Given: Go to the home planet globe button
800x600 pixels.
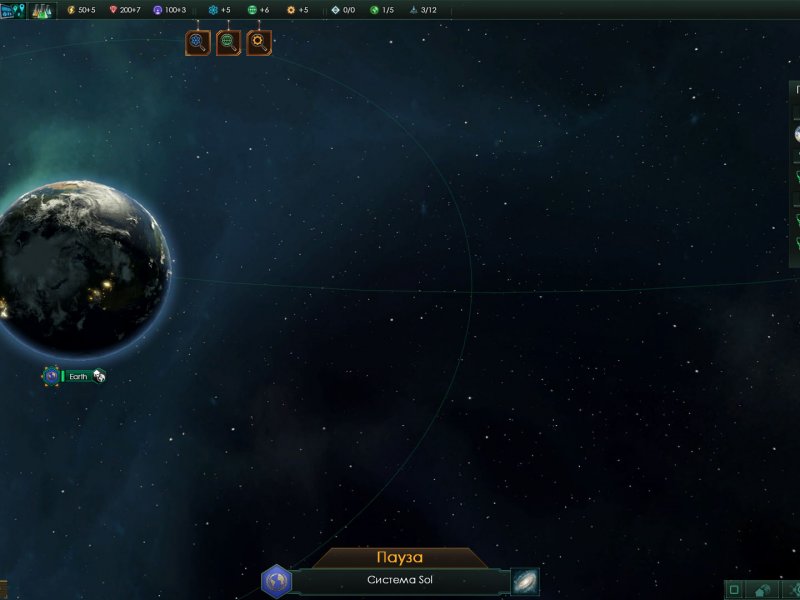Looking at the screenshot, I should pyautogui.click(x=276, y=581).
